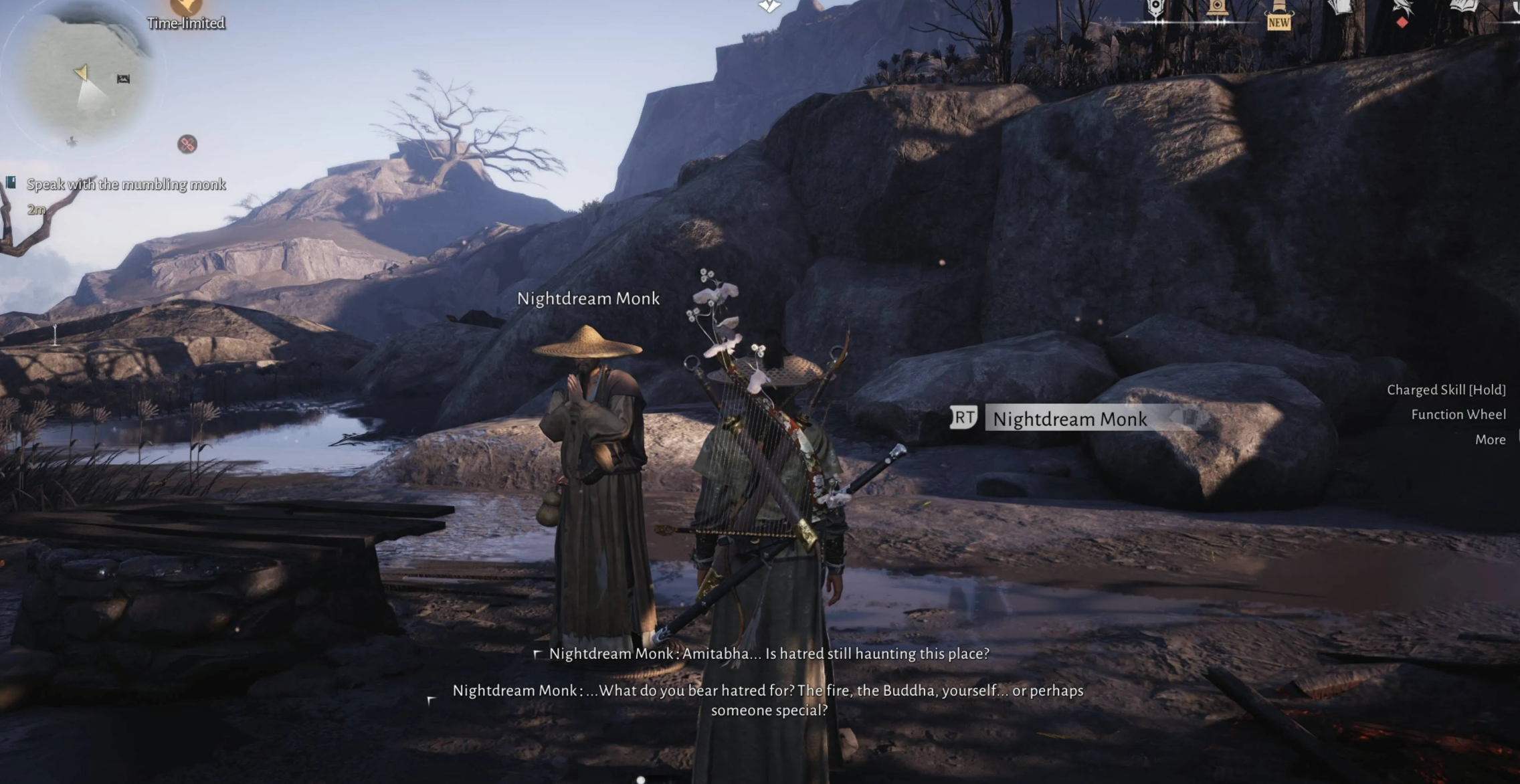Open the Function Wheel

[1458, 415]
